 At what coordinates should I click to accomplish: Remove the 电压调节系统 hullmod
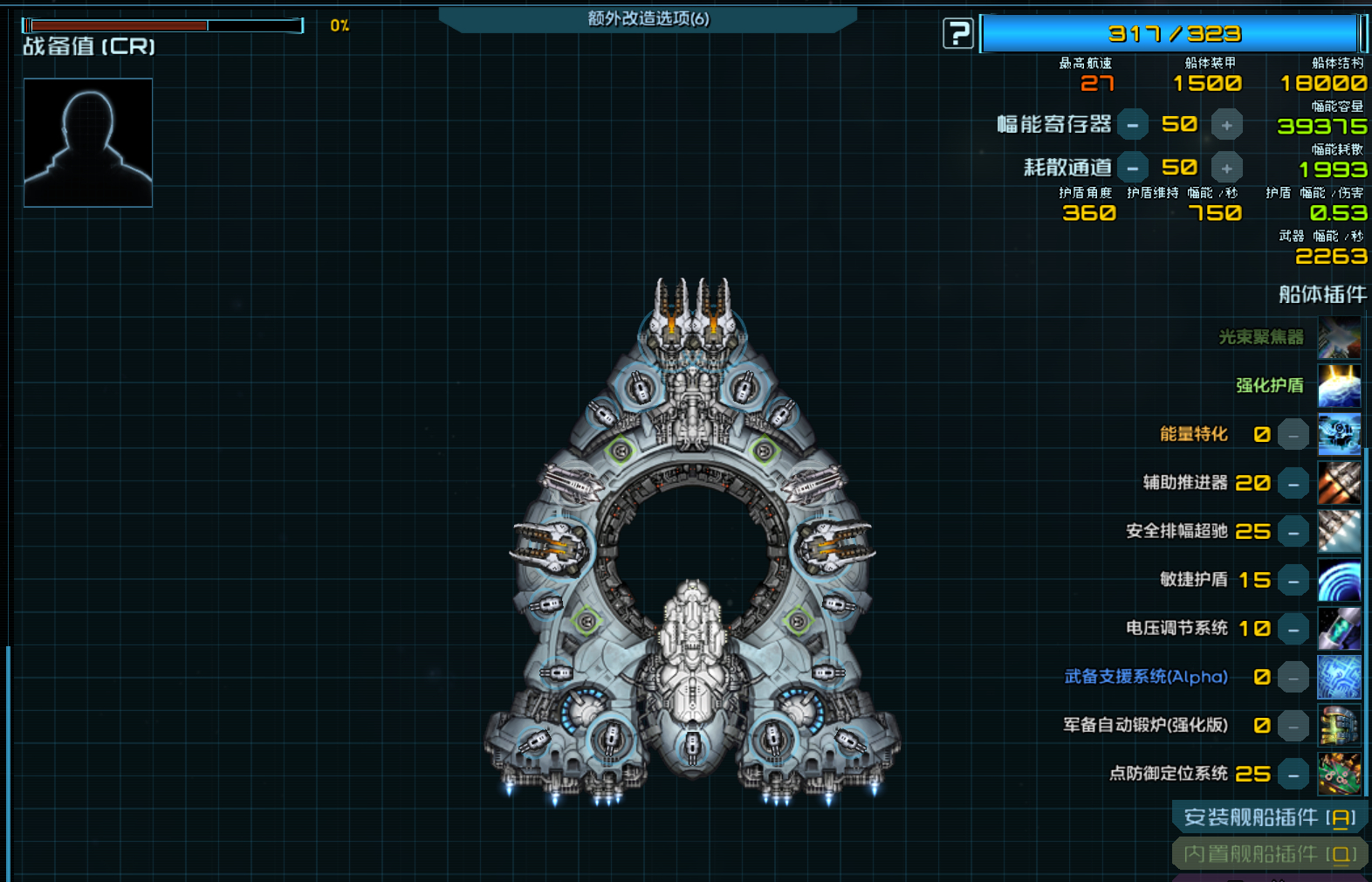point(1293,629)
